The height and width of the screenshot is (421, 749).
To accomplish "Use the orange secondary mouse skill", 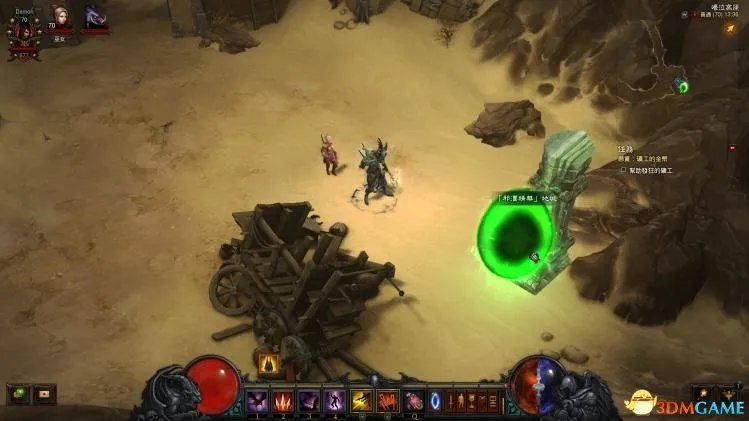I will tap(388, 402).
